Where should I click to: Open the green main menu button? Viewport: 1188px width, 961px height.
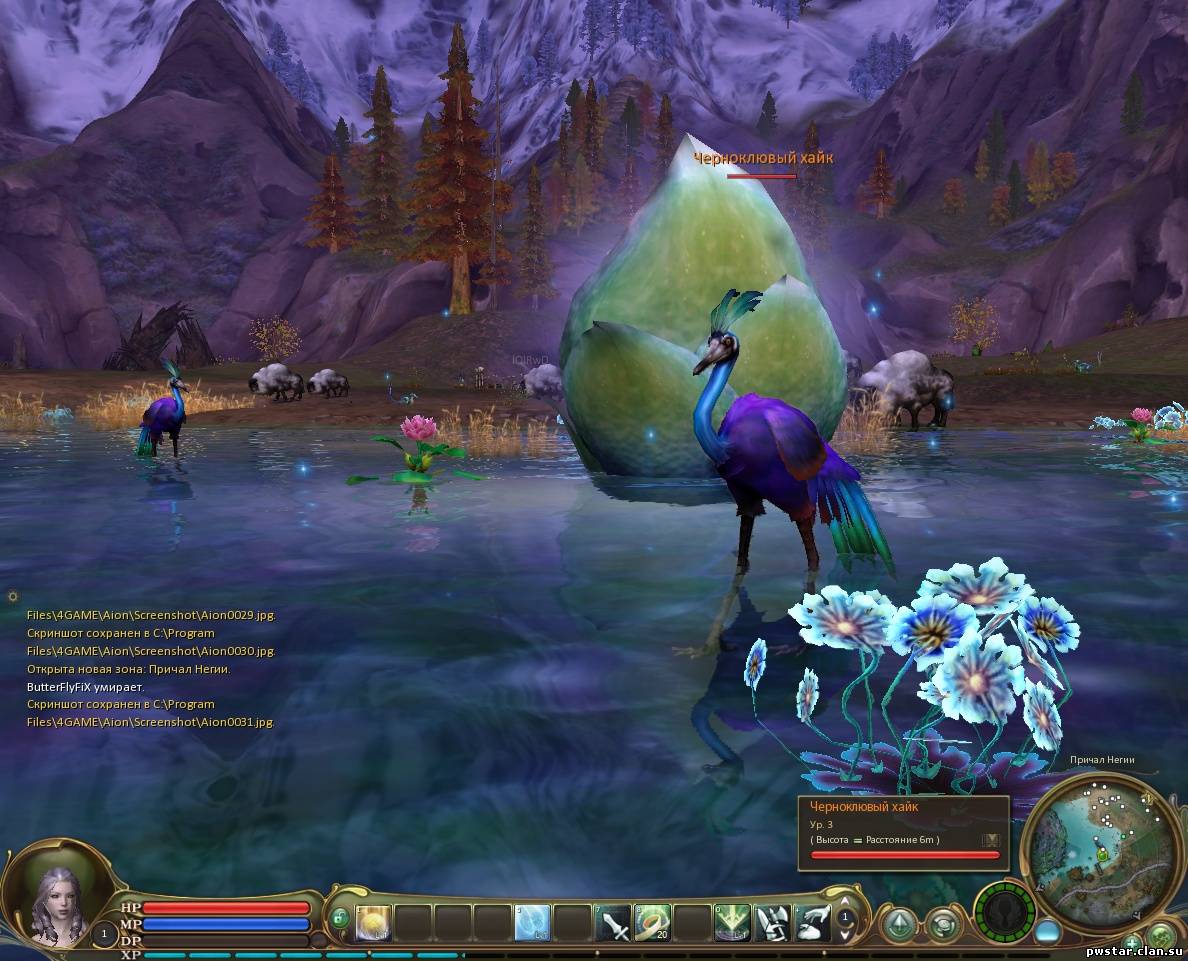pyautogui.click(x=1161, y=939)
